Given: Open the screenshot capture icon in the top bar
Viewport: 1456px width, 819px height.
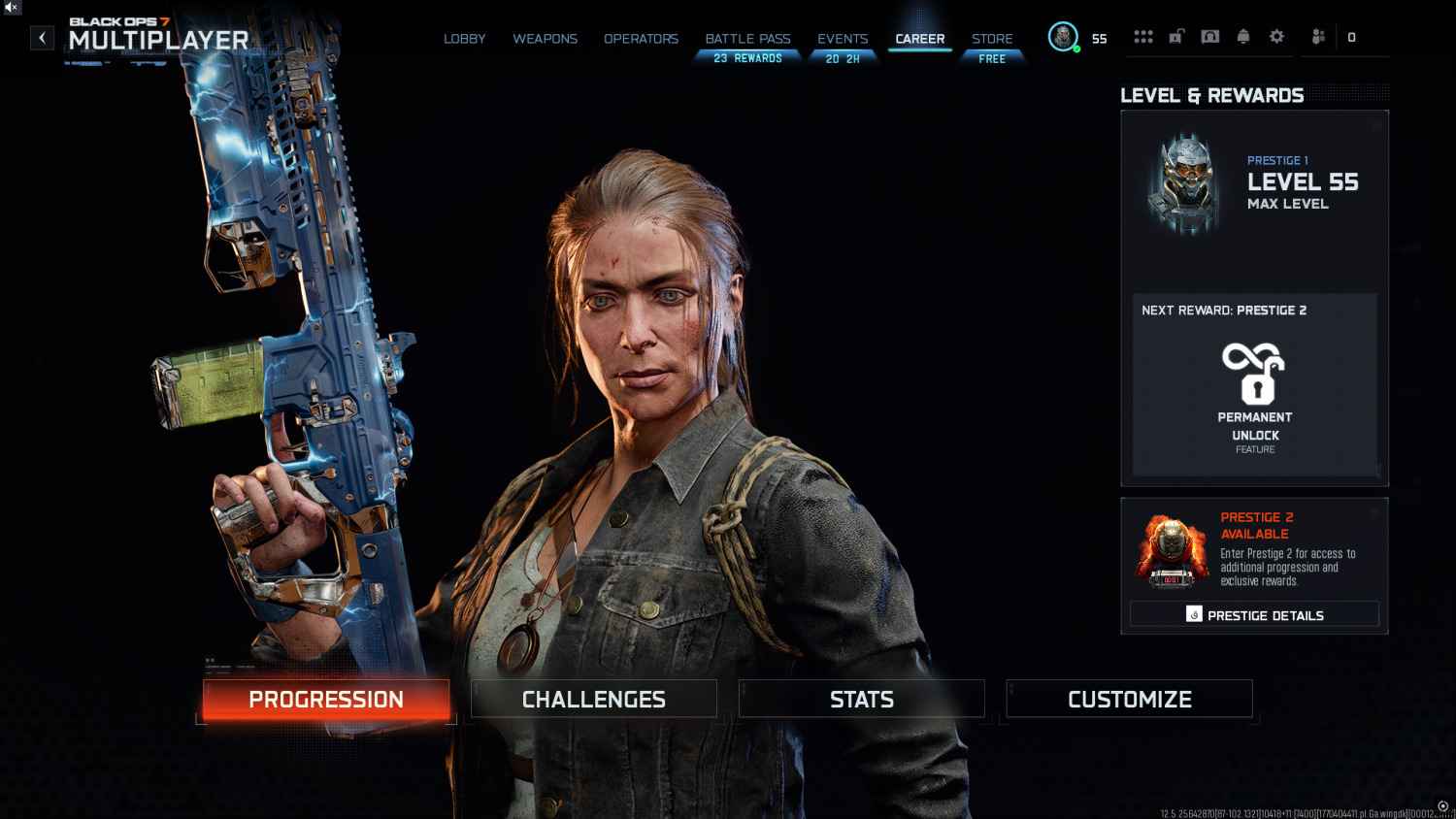Looking at the screenshot, I should (1210, 36).
